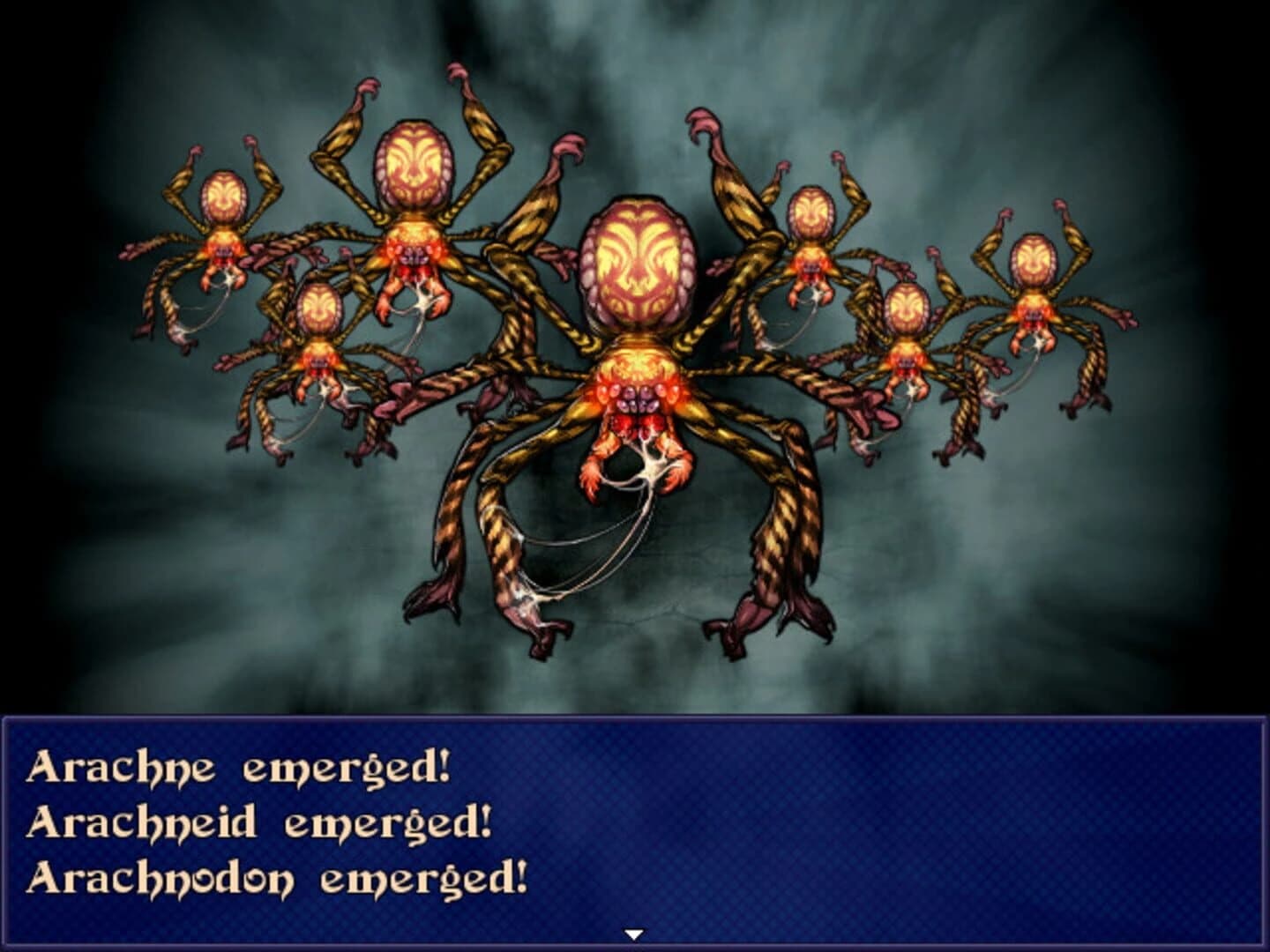This screenshot has height=952, width=1270.
Task: Click the misty background above the spiders
Action: [x=635, y=44]
